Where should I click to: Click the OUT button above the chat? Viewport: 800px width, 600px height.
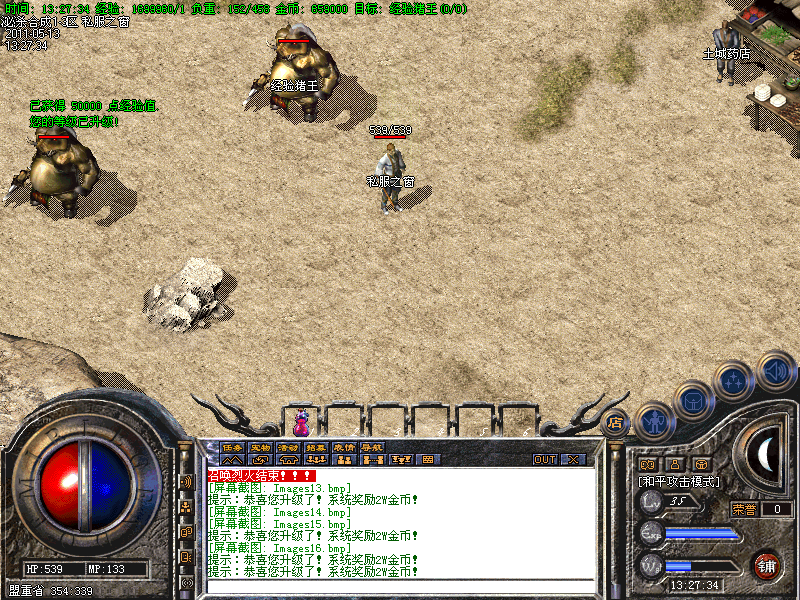pos(544,460)
